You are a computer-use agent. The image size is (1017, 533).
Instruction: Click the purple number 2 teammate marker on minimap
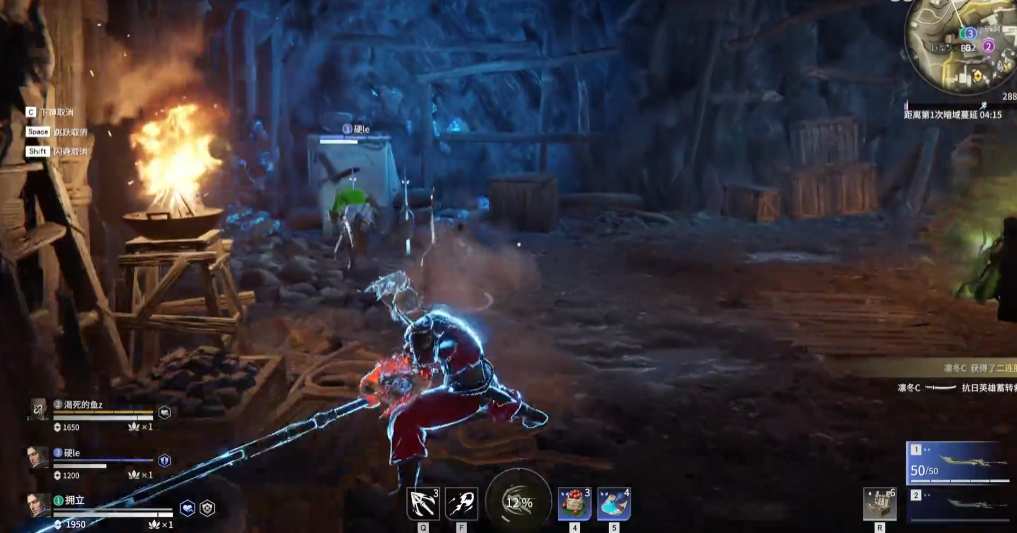point(988,46)
